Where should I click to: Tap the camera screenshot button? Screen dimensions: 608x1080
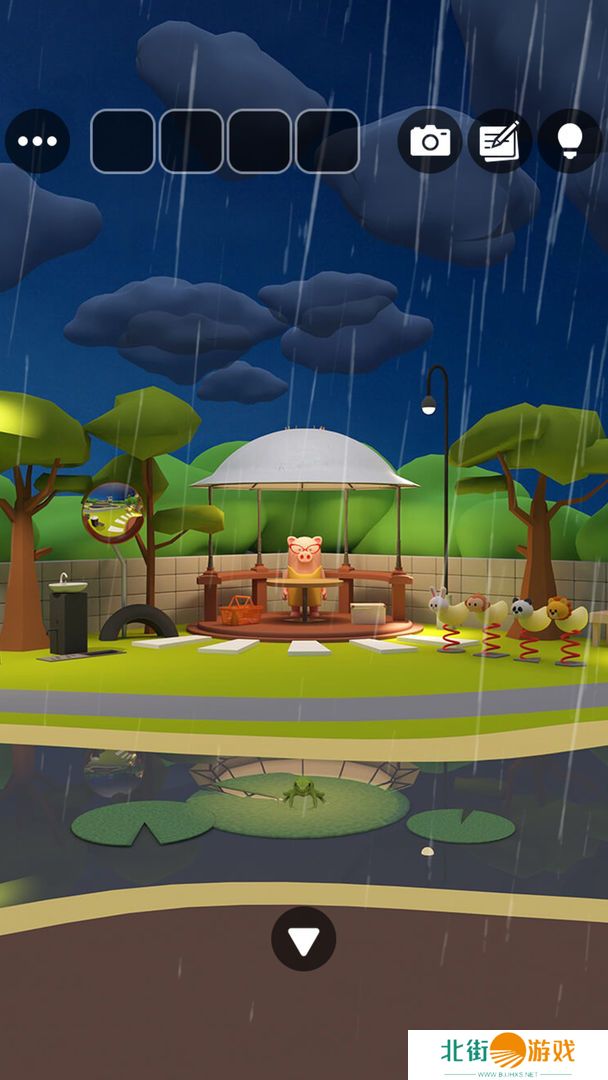tap(430, 141)
